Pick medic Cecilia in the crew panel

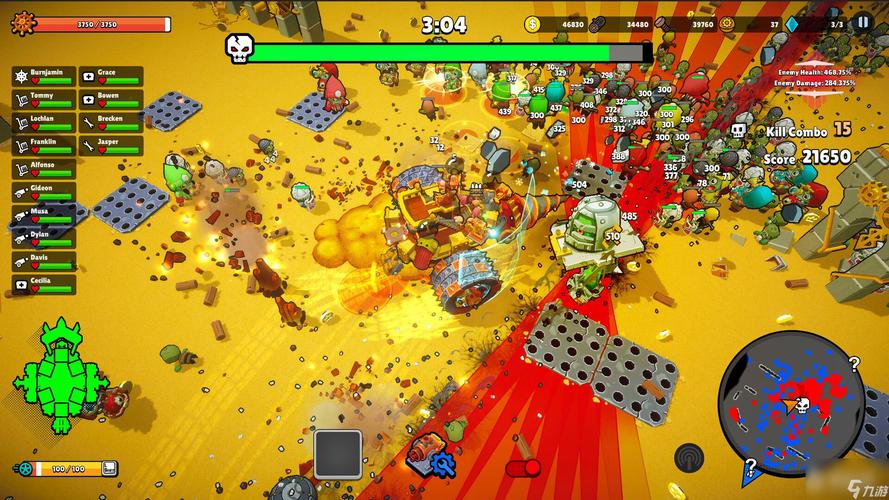point(43,284)
